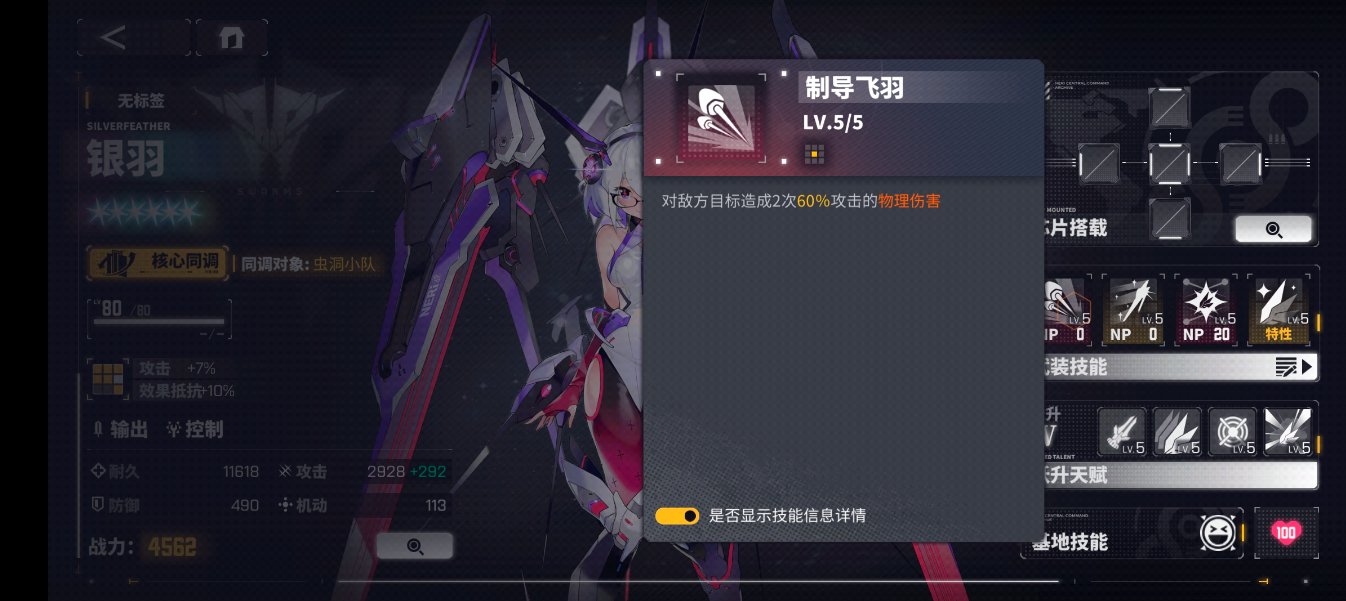Click the pink heart affinity 100 icon
Viewport: 1346px width, 601px height.
(x=1286, y=533)
